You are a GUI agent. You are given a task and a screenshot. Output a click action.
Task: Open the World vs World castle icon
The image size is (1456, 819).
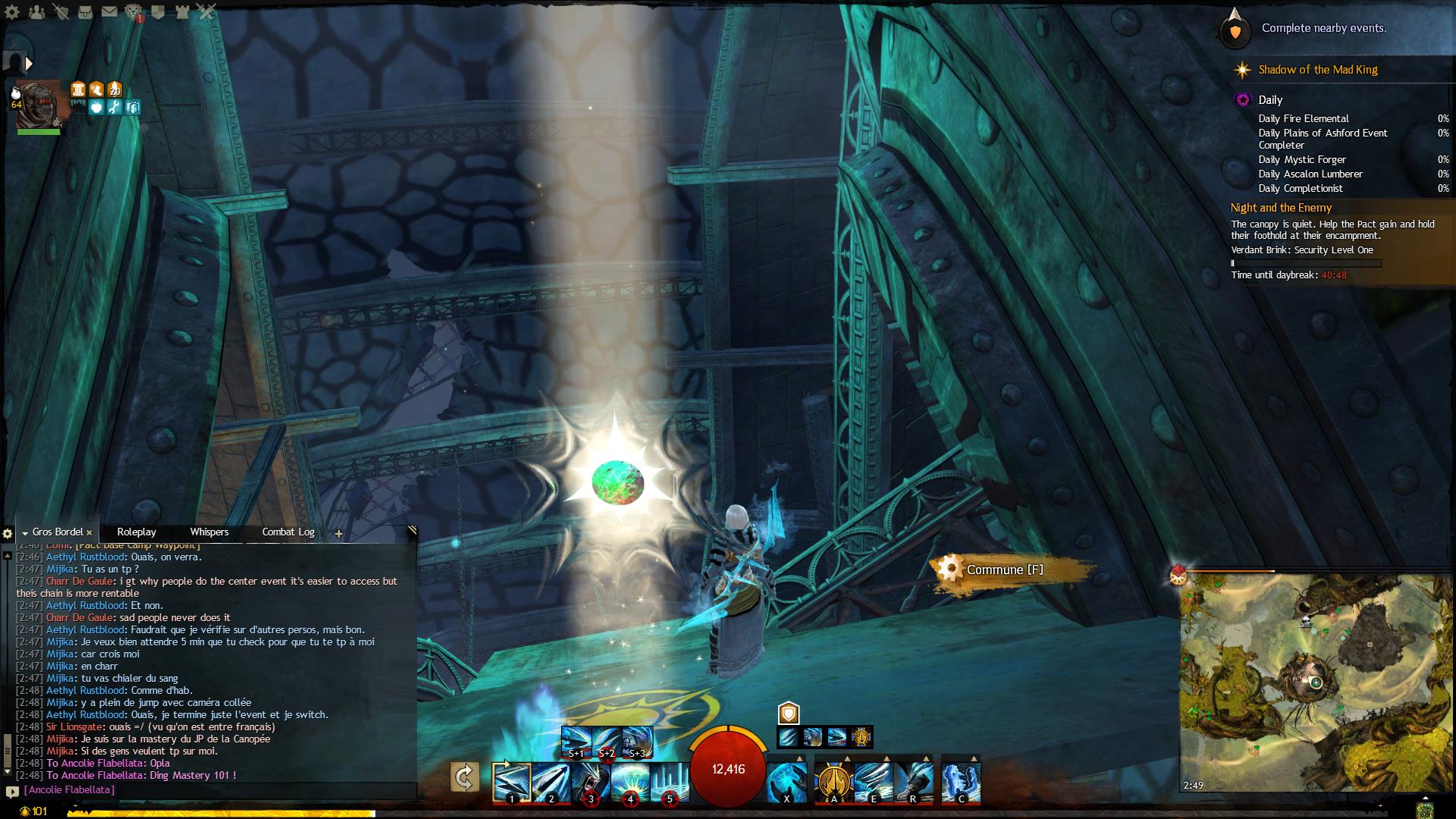(x=182, y=12)
